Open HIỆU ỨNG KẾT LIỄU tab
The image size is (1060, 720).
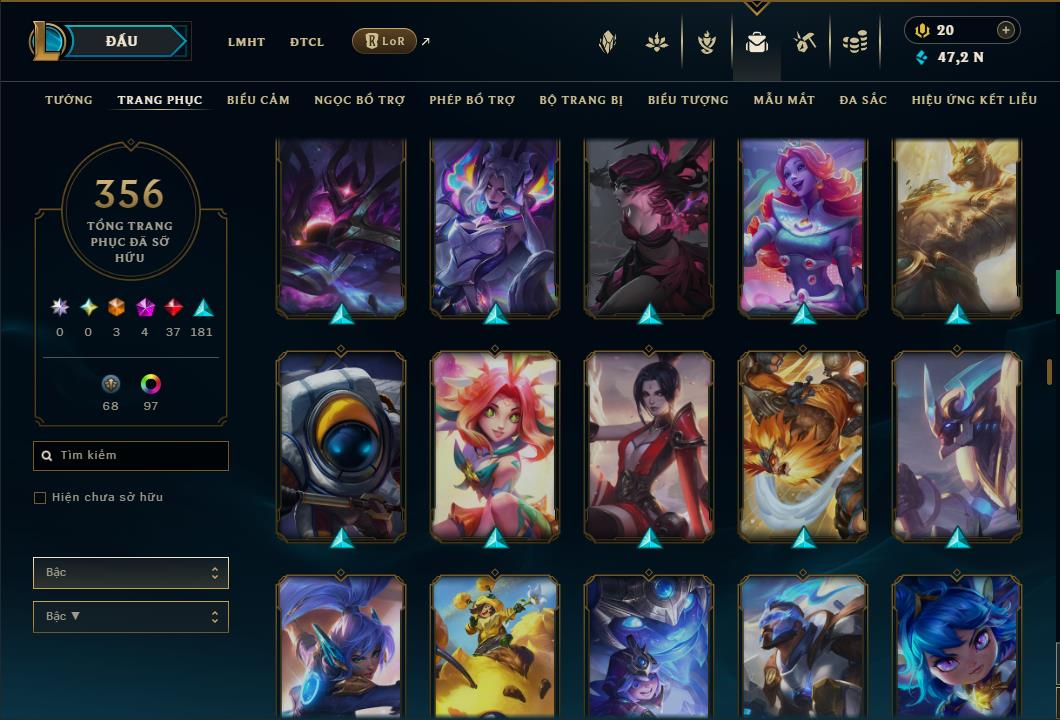click(971, 100)
